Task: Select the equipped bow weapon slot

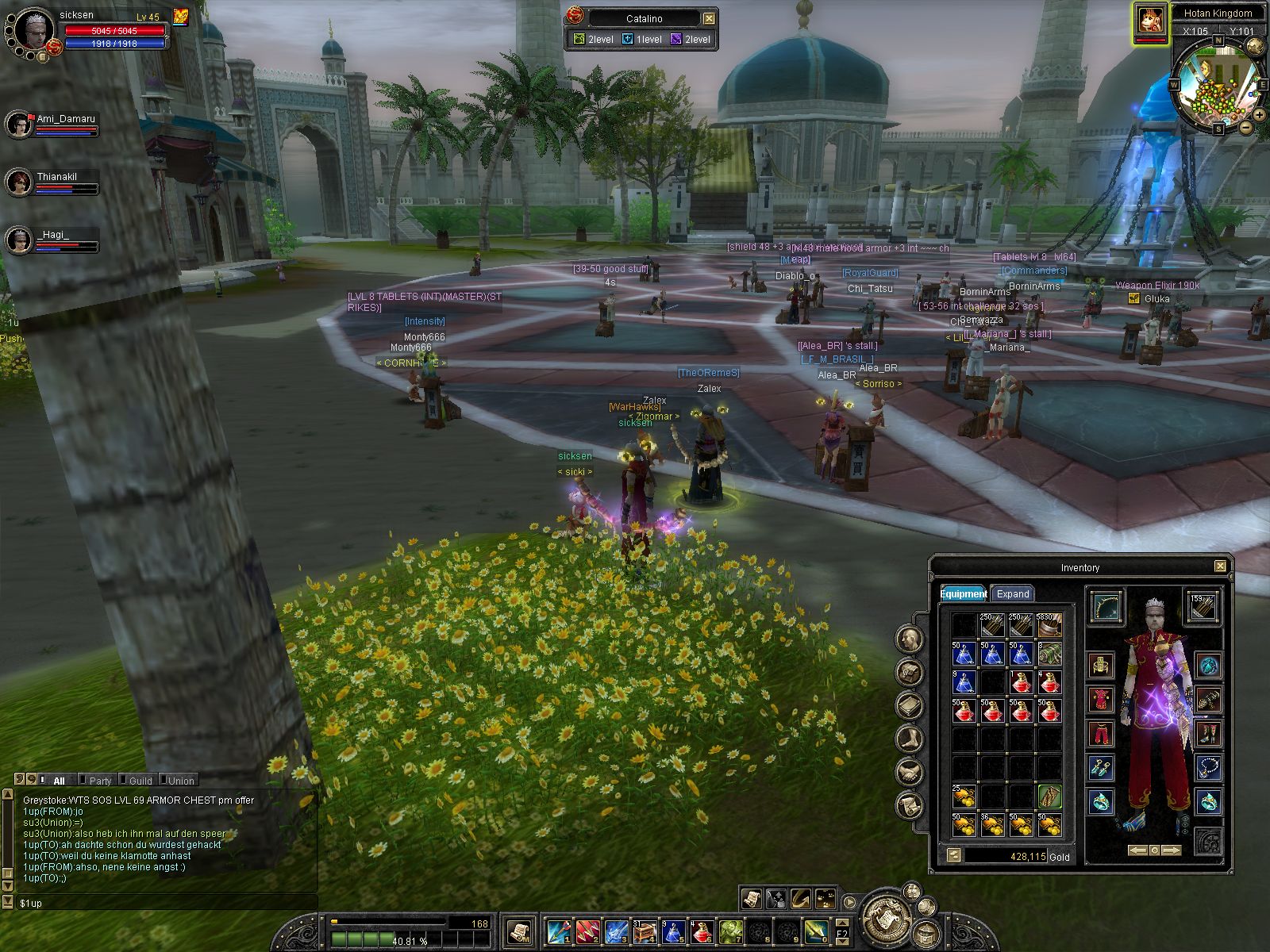Action: pos(1105,606)
